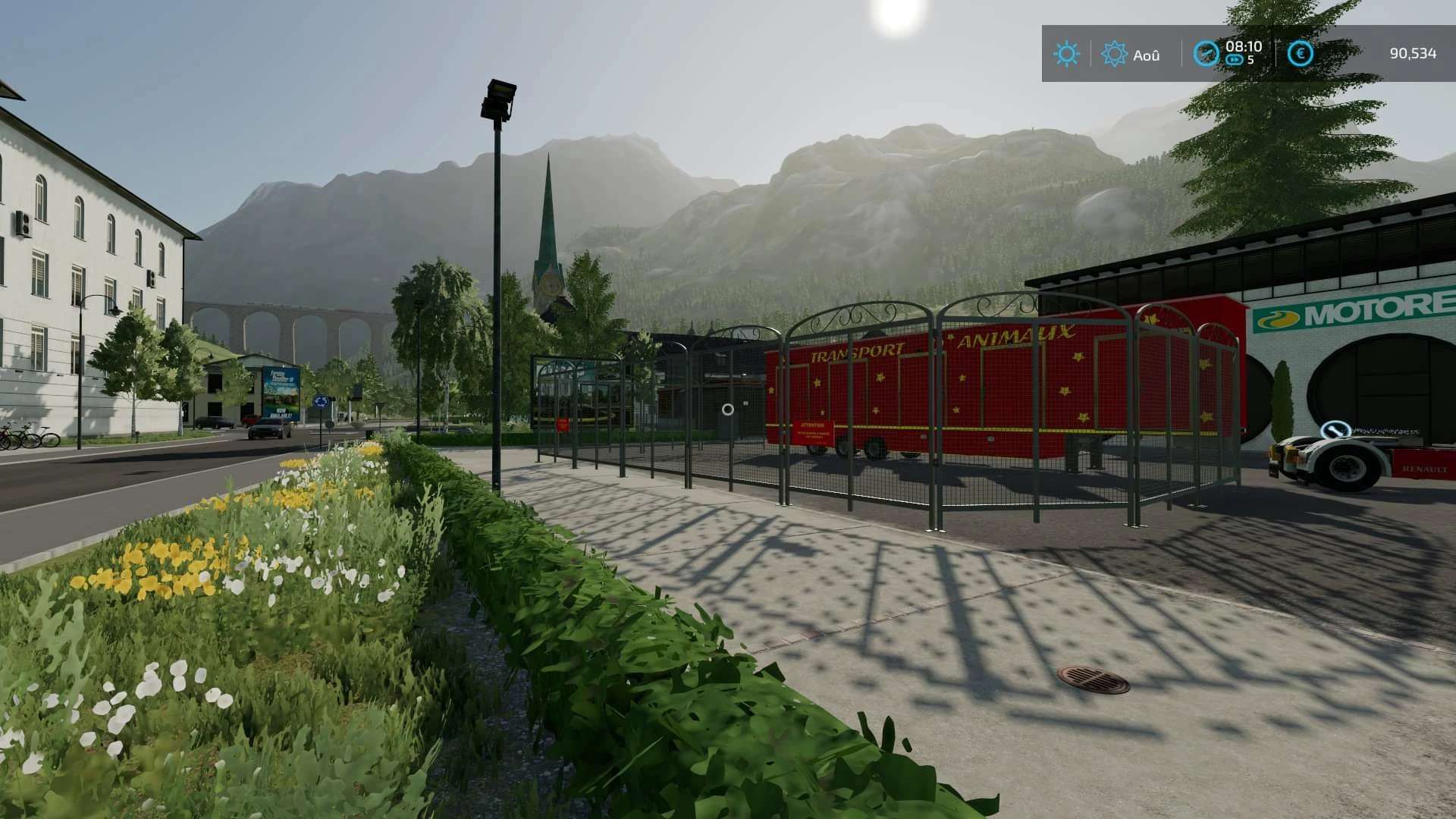Image resolution: width=1456 pixels, height=819 pixels.
Task: Click the game clock icon
Action: (1206, 53)
